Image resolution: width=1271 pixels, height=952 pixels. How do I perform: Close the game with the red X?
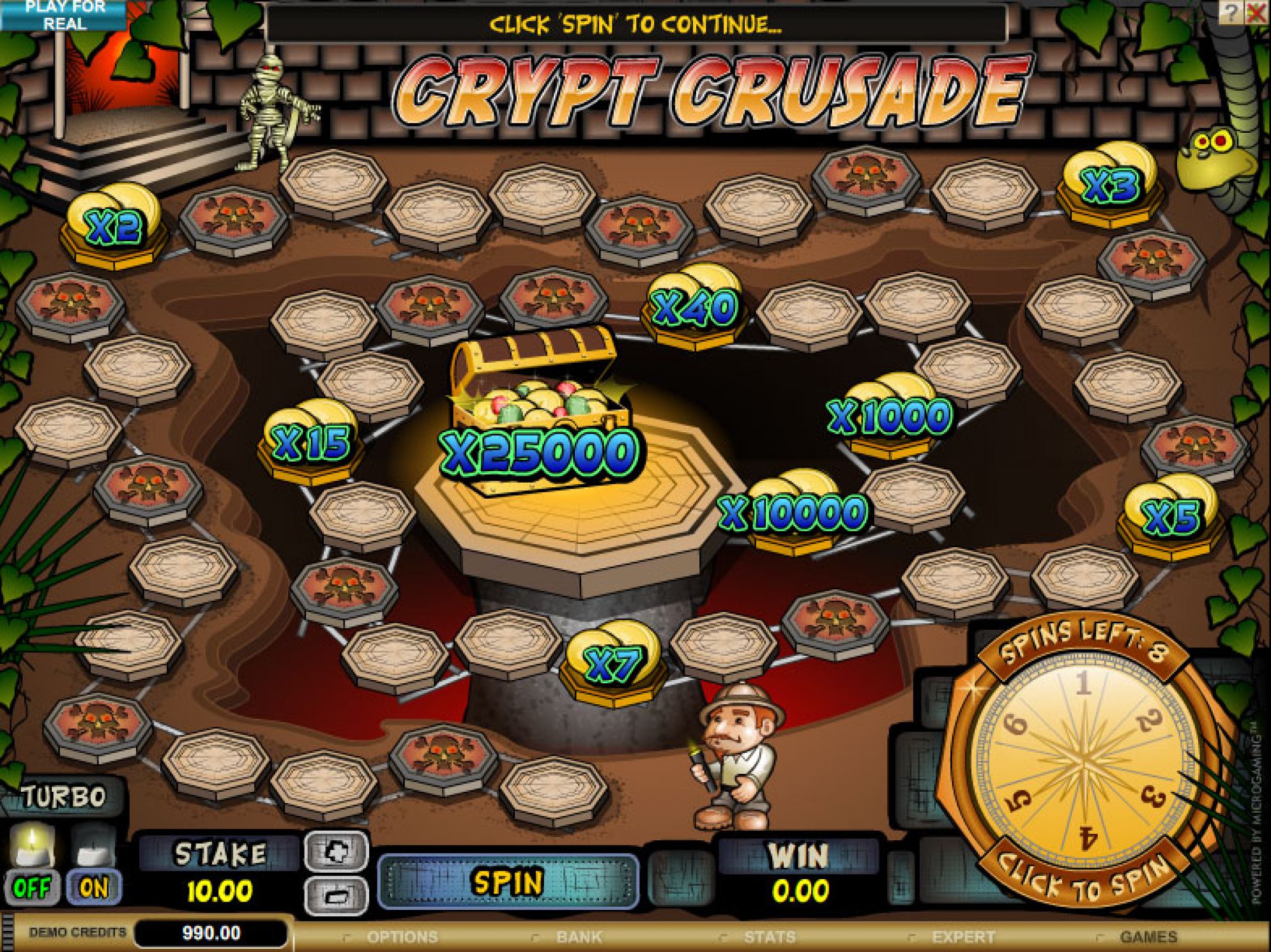click(1256, 13)
